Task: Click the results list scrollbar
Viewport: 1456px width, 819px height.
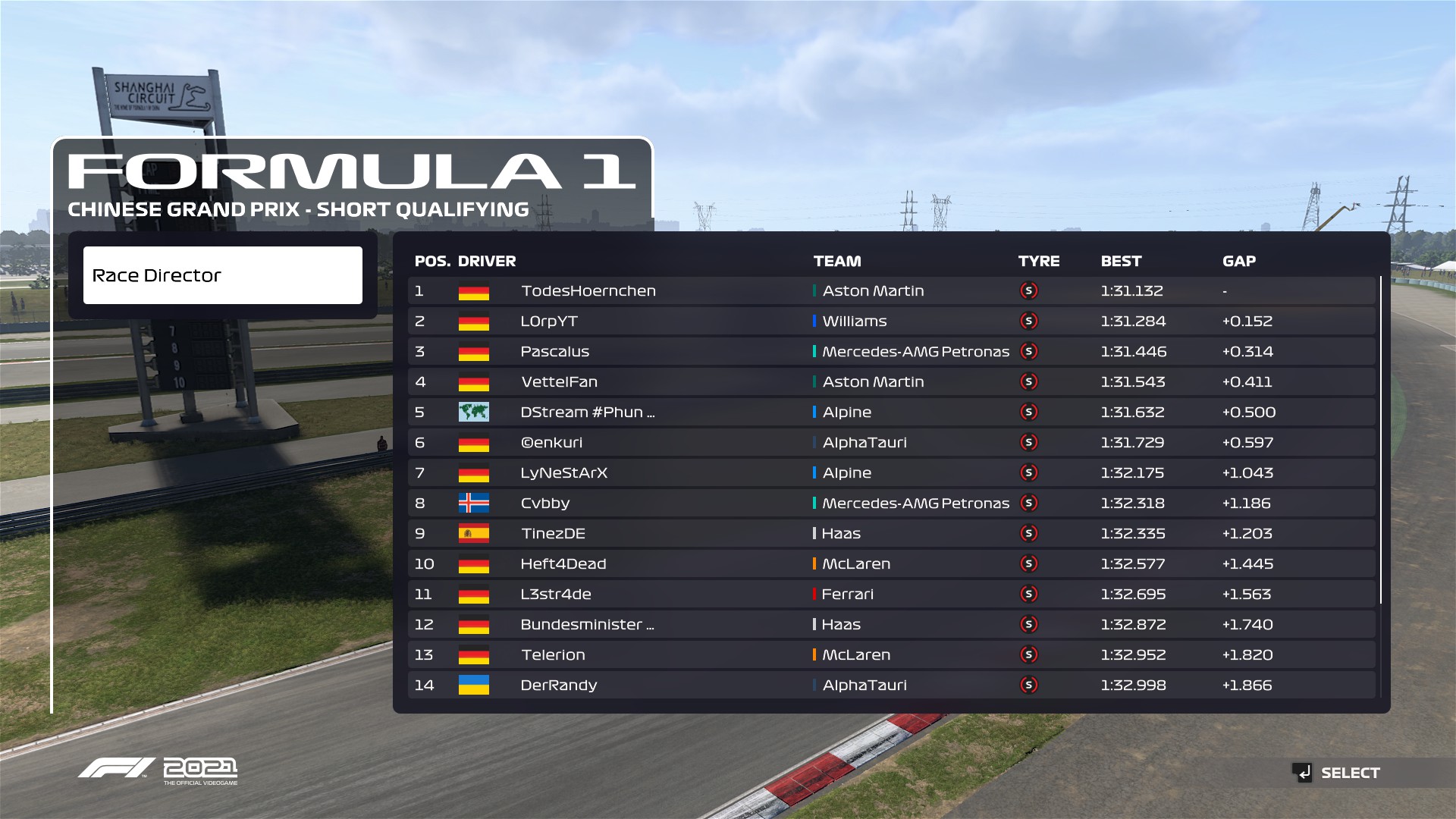Action: point(1381,440)
